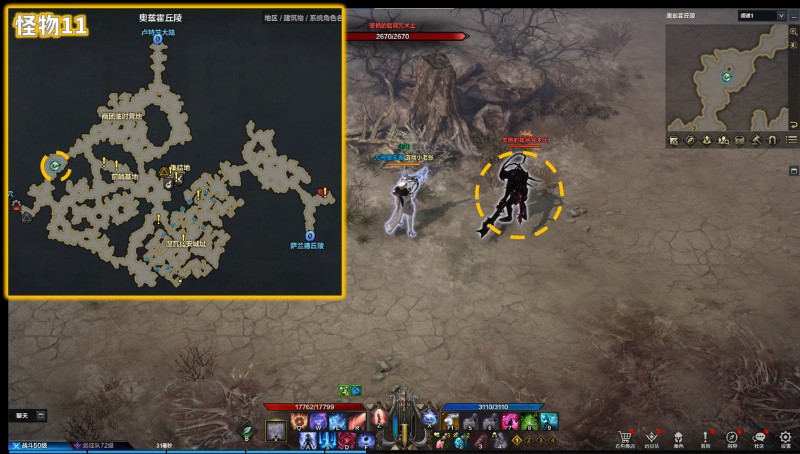The width and height of the screenshot is (800, 454).
Task: Open the list menu beside the minimap
Action: [792, 140]
